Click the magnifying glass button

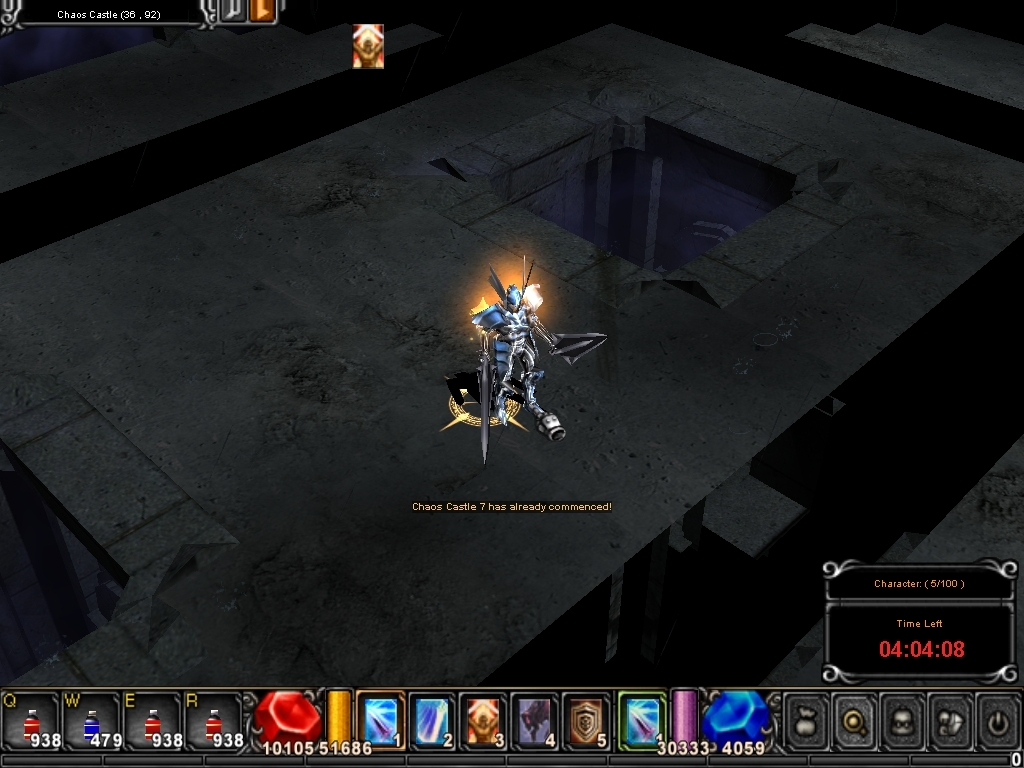click(855, 720)
